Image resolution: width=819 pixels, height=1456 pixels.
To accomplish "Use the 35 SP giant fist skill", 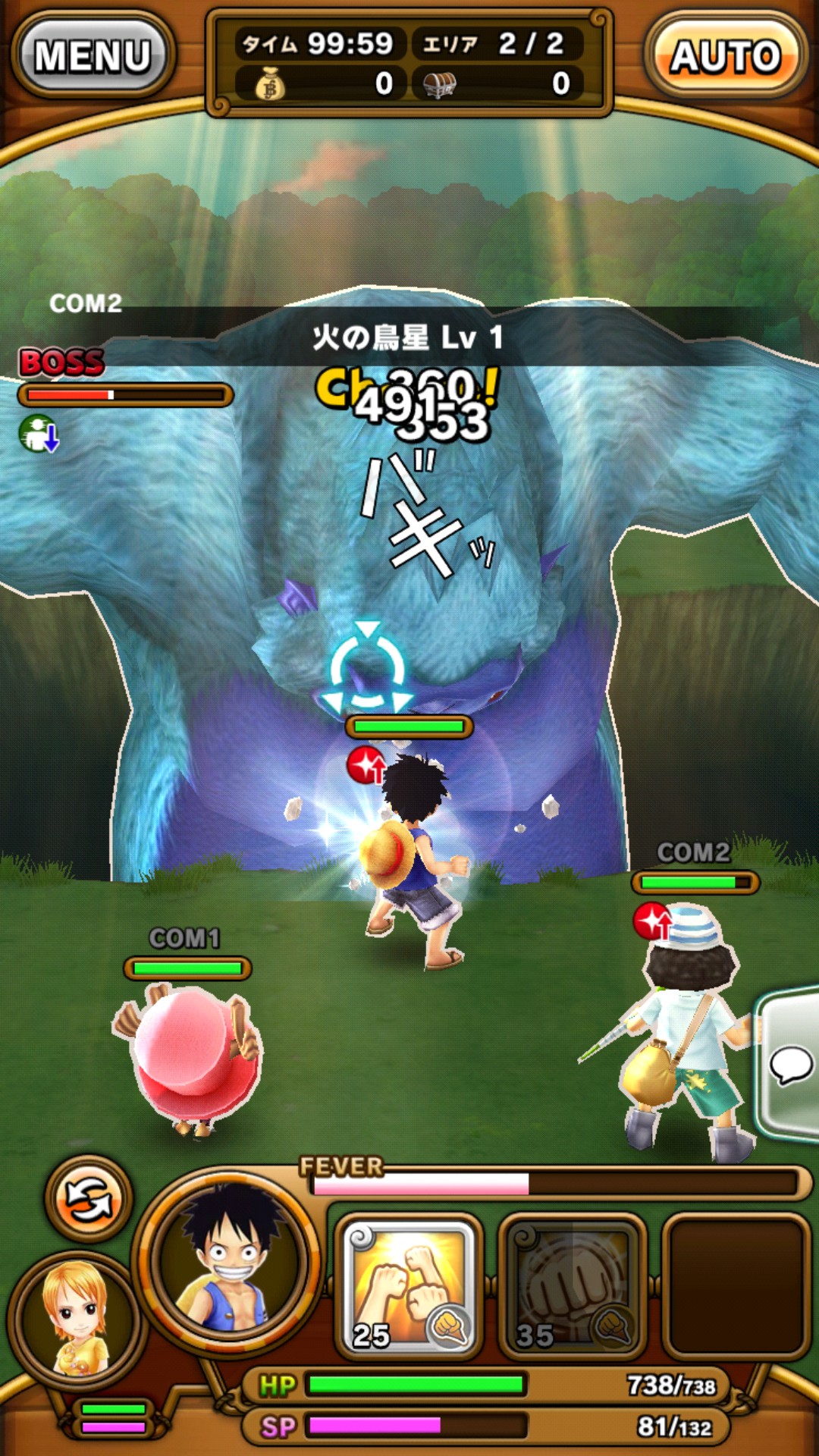I will click(x=573, y=1285).
